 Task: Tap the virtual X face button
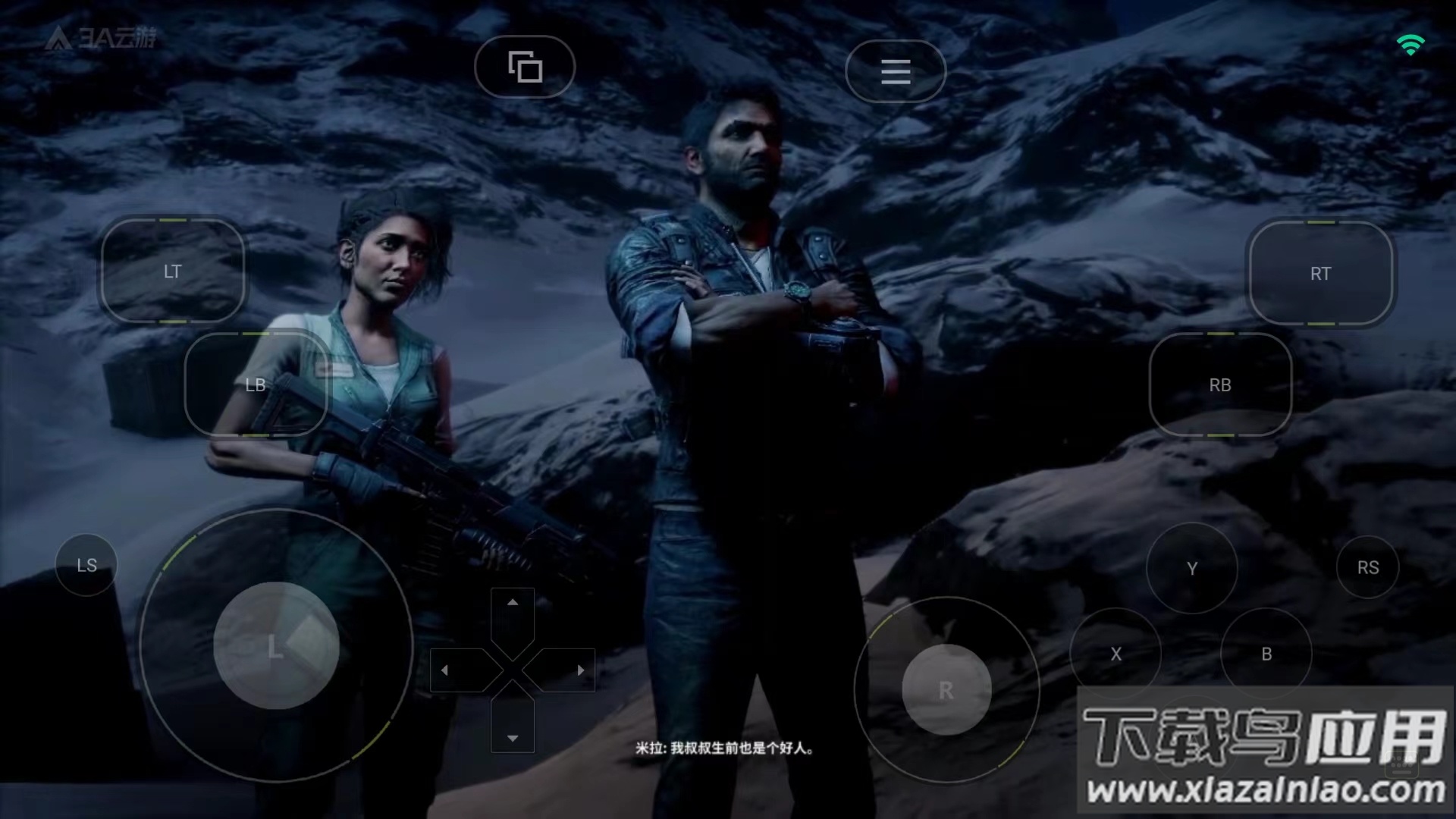click(1116, 654)
